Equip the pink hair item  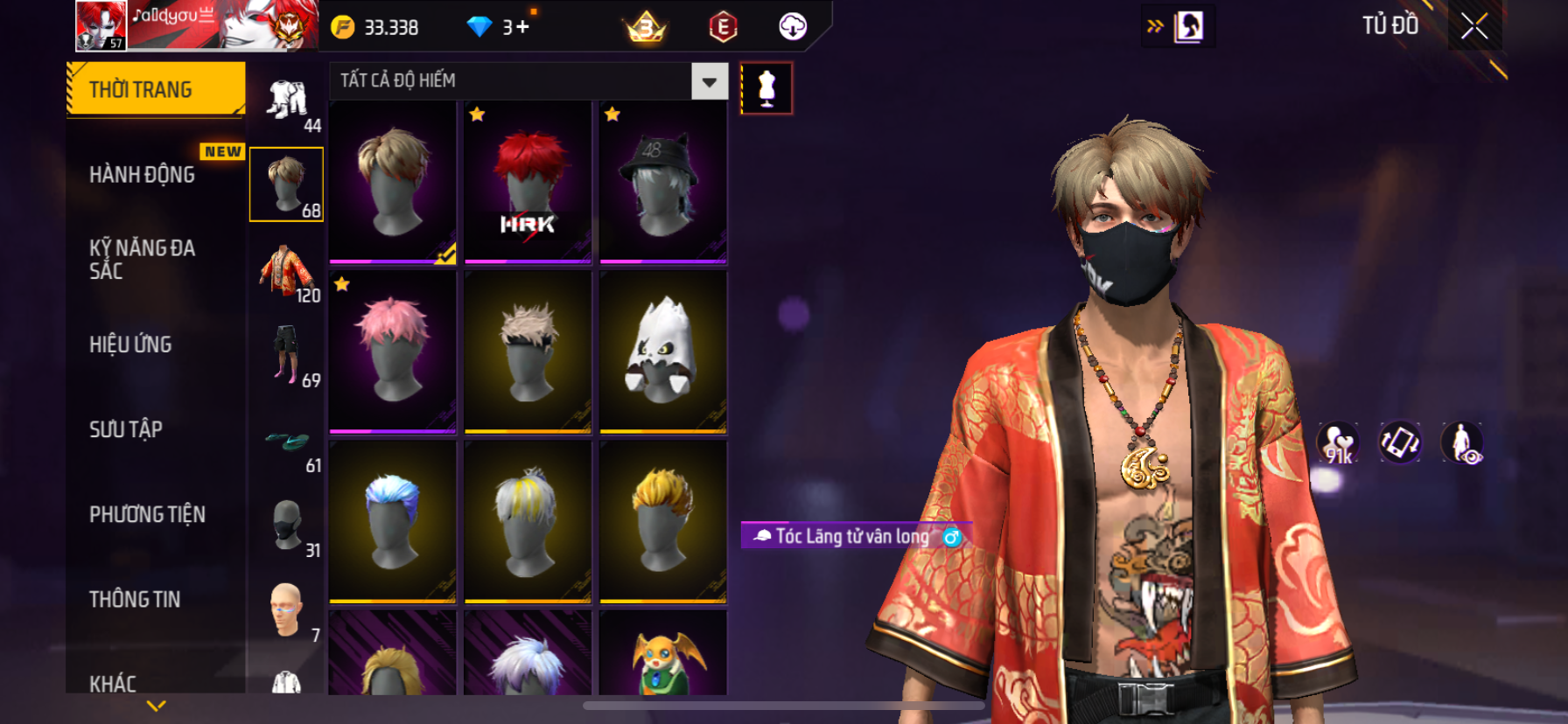click(393, 352)
